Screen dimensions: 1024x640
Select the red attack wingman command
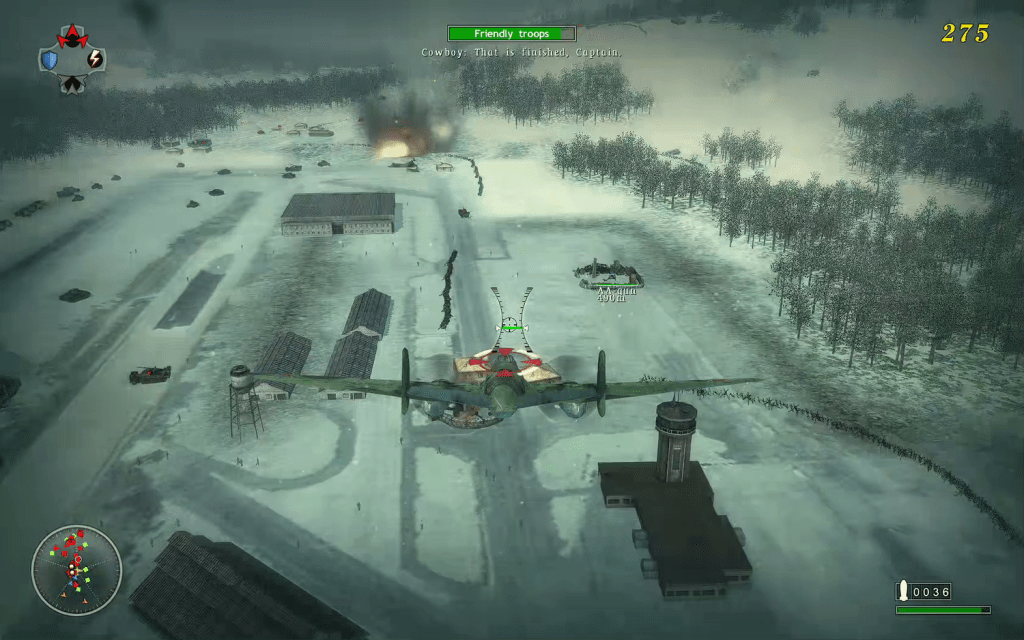(72, 39)
